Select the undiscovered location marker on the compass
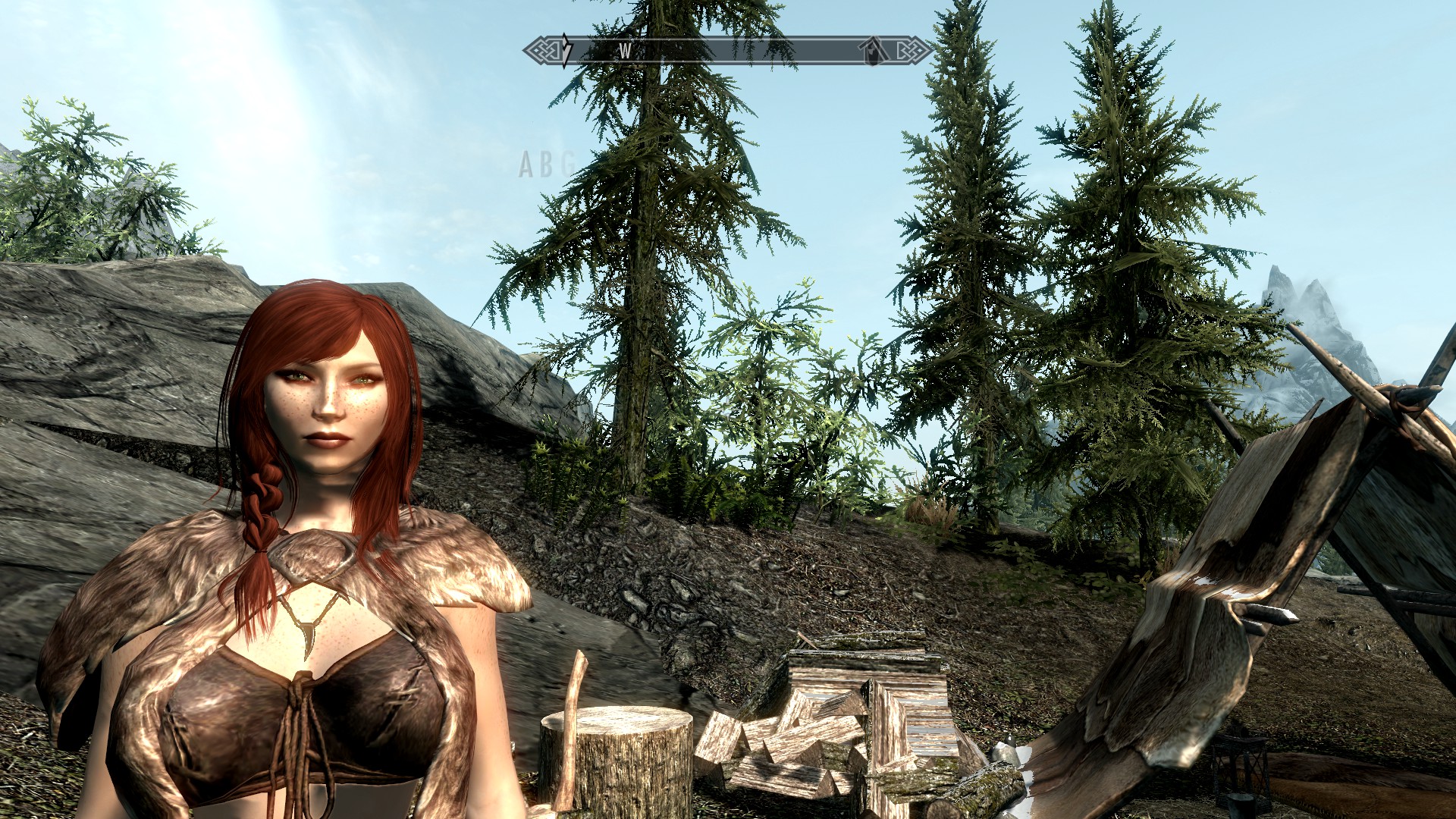 click(x=874, y=52)
